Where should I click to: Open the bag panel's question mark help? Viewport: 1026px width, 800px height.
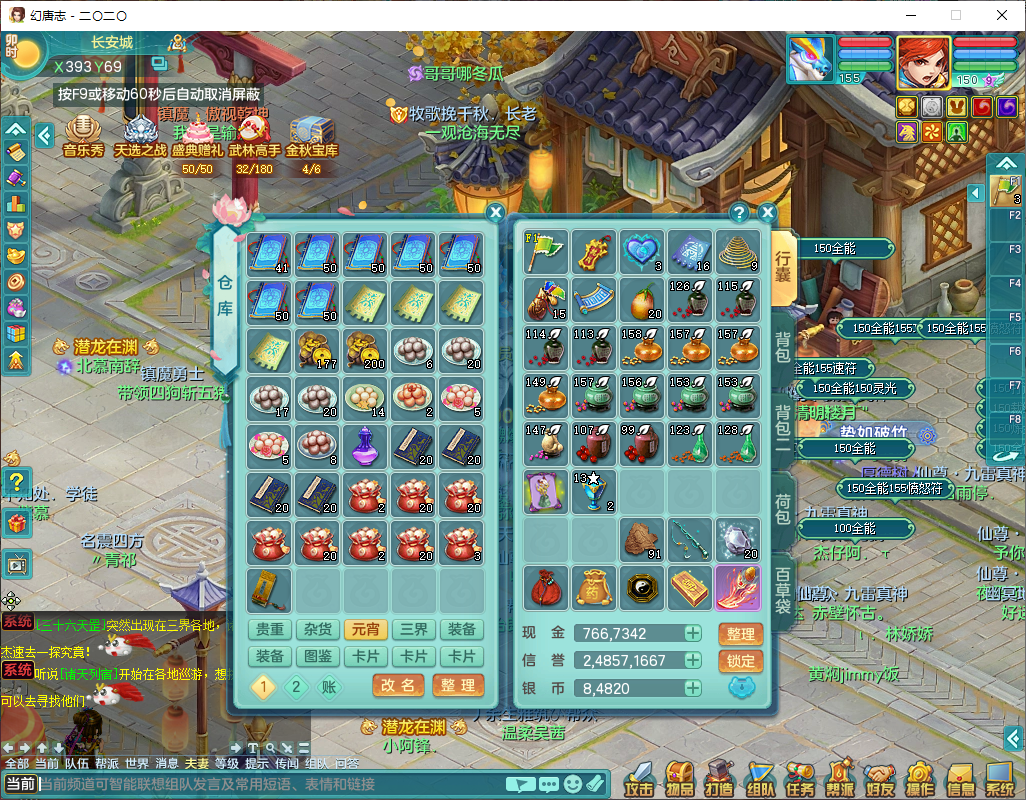[739, 212]
